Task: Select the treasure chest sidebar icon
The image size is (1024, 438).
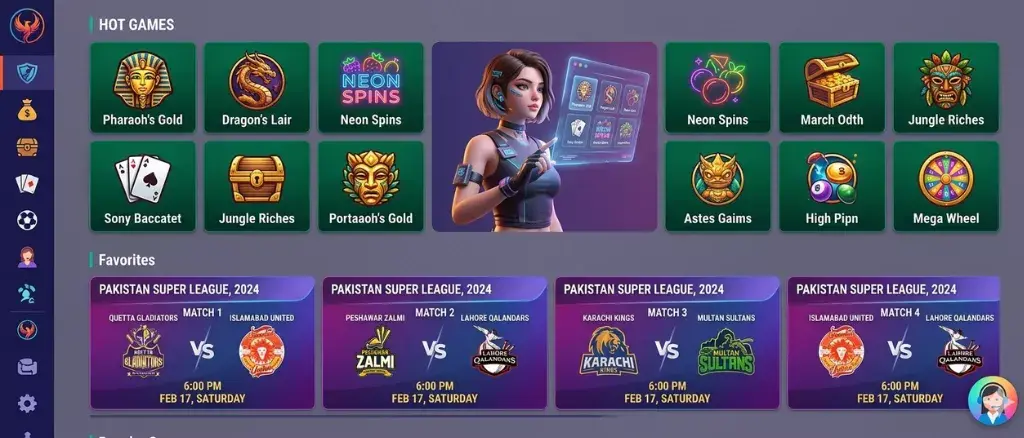Action: tap(27, 147)
